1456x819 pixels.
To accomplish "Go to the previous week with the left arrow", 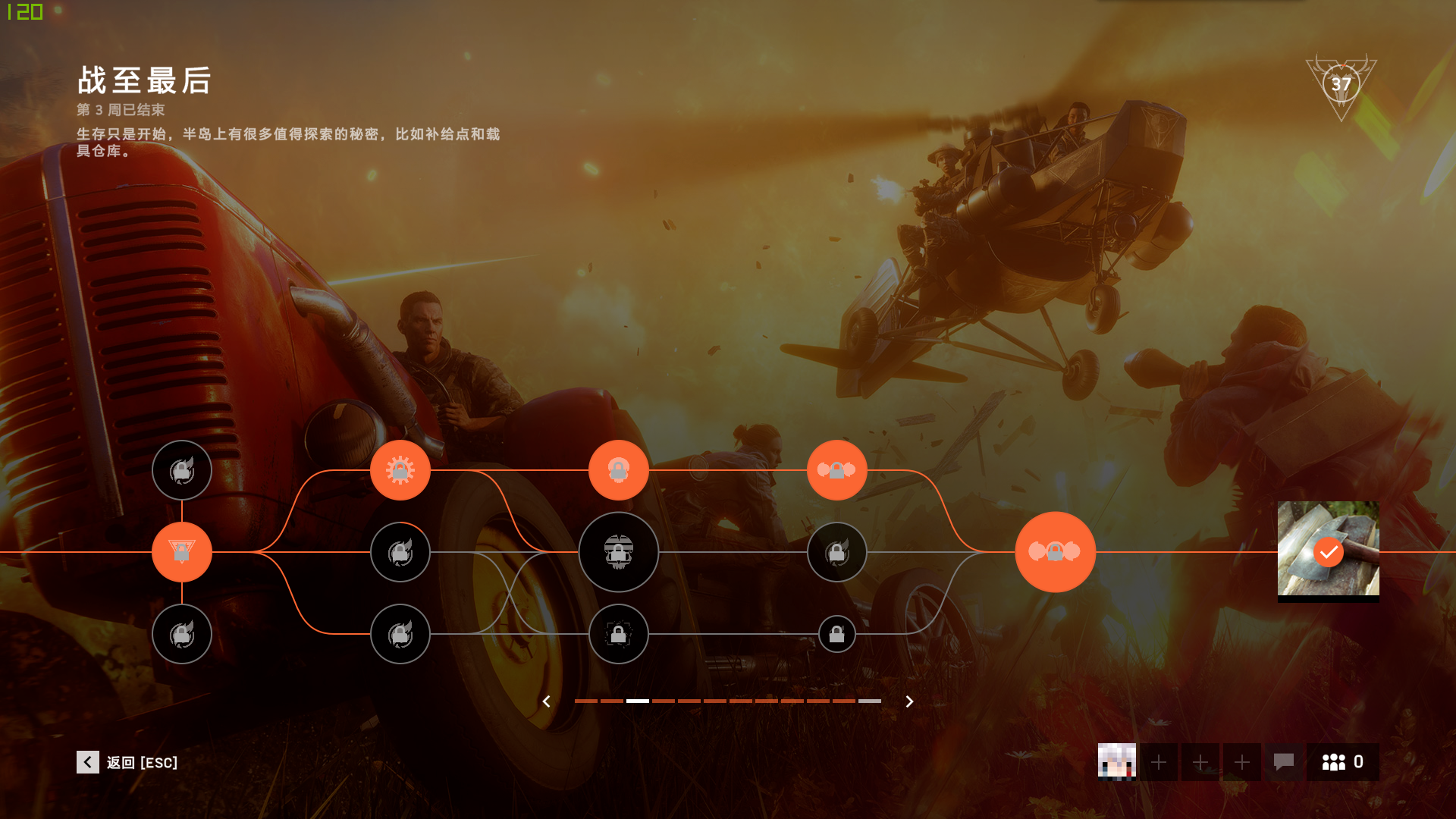I will coord(546,701).
